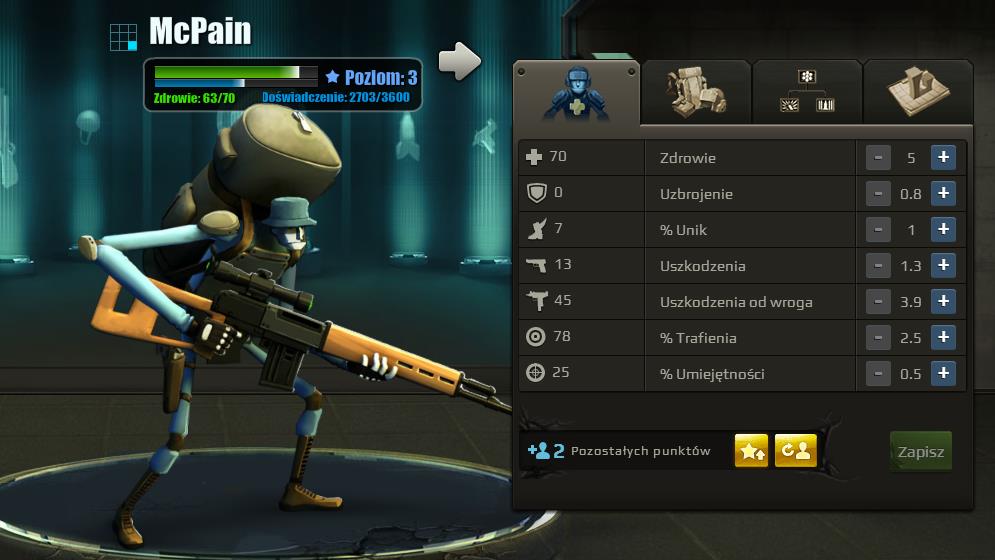Save changes with the Zapisz button

(920, 452)
